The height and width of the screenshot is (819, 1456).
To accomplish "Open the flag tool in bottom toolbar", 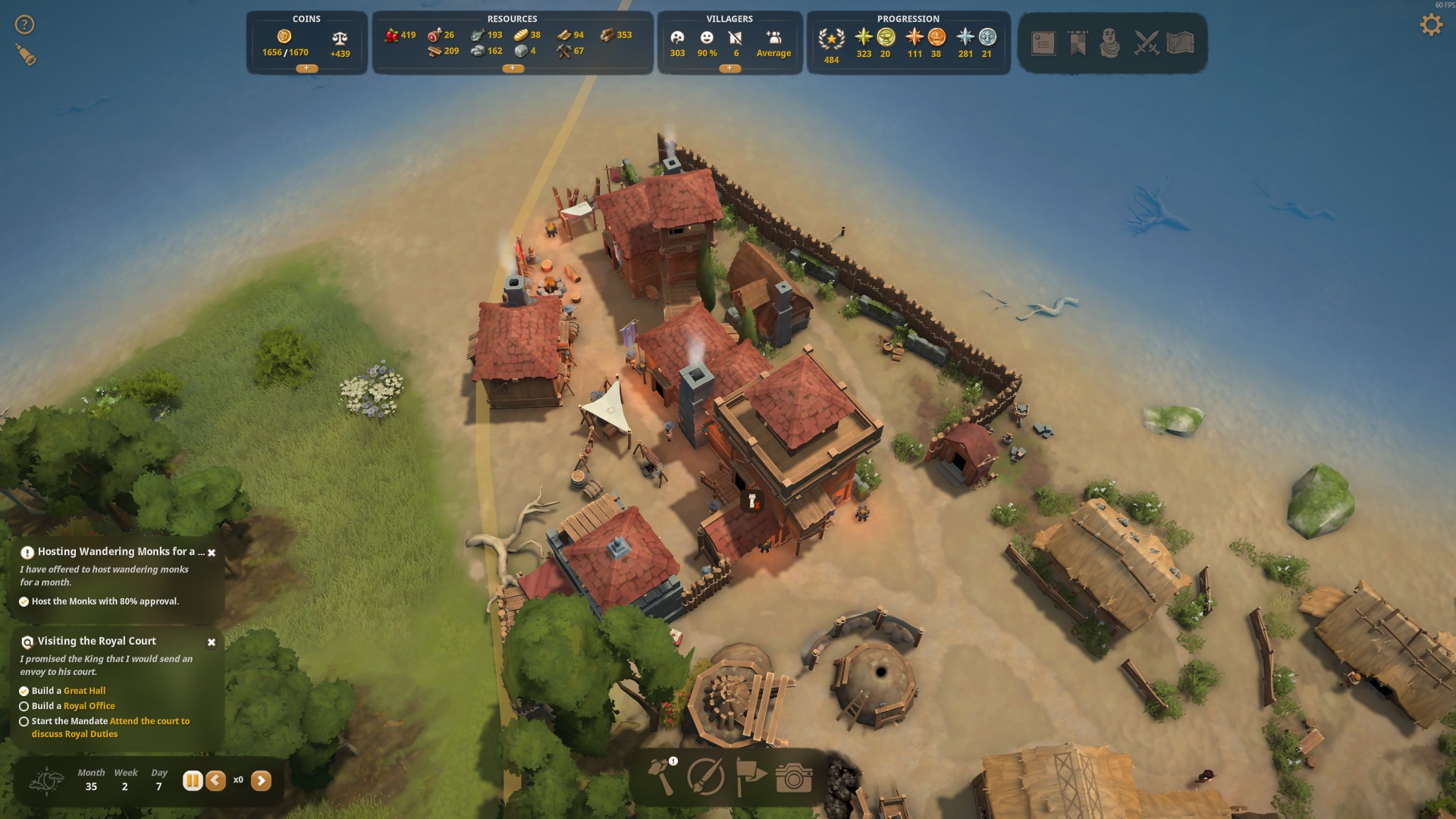I will point(750,777).
